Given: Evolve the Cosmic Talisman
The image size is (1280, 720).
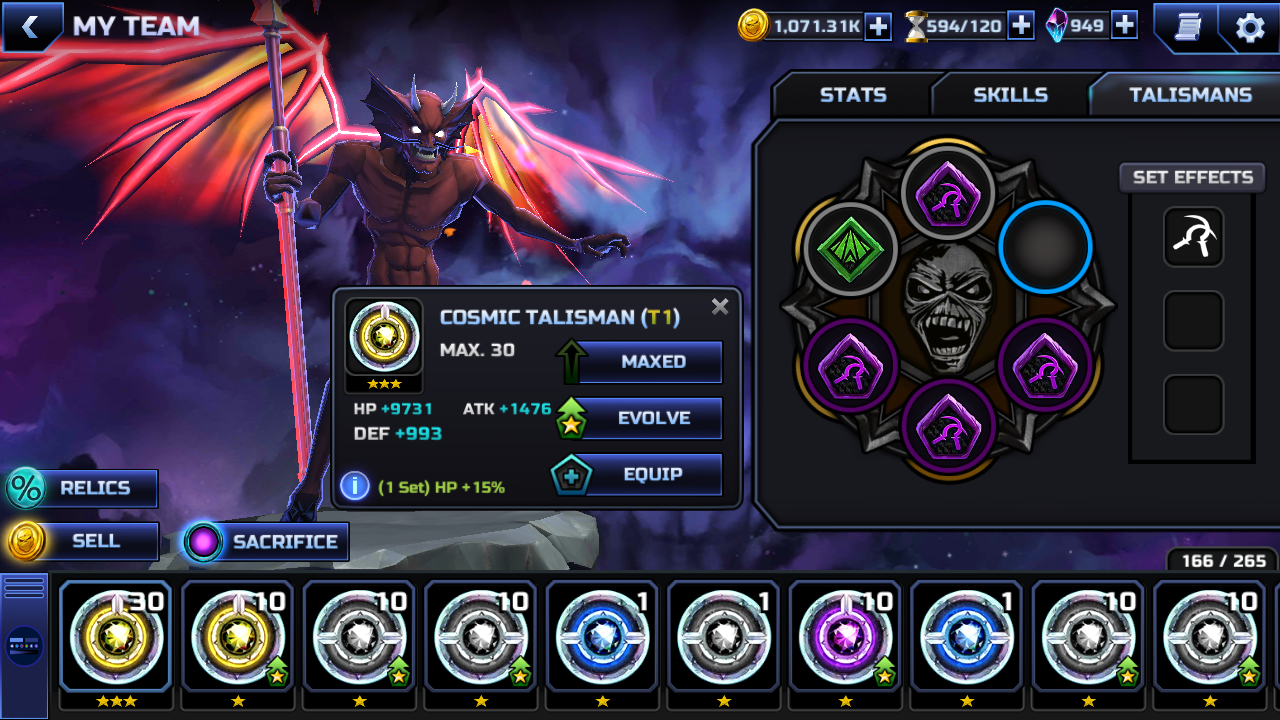Looking at the screenshot, I should [652, 418].
